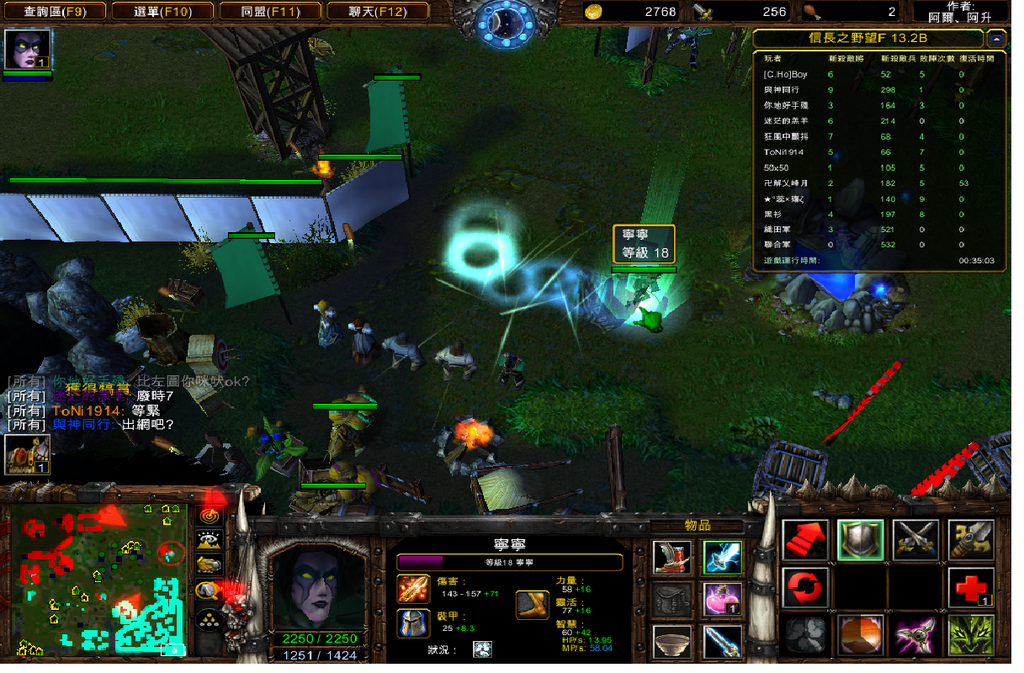Click the hero portrait in the center panel
The height and width of the screenshot is (673, 1024).
317,586
